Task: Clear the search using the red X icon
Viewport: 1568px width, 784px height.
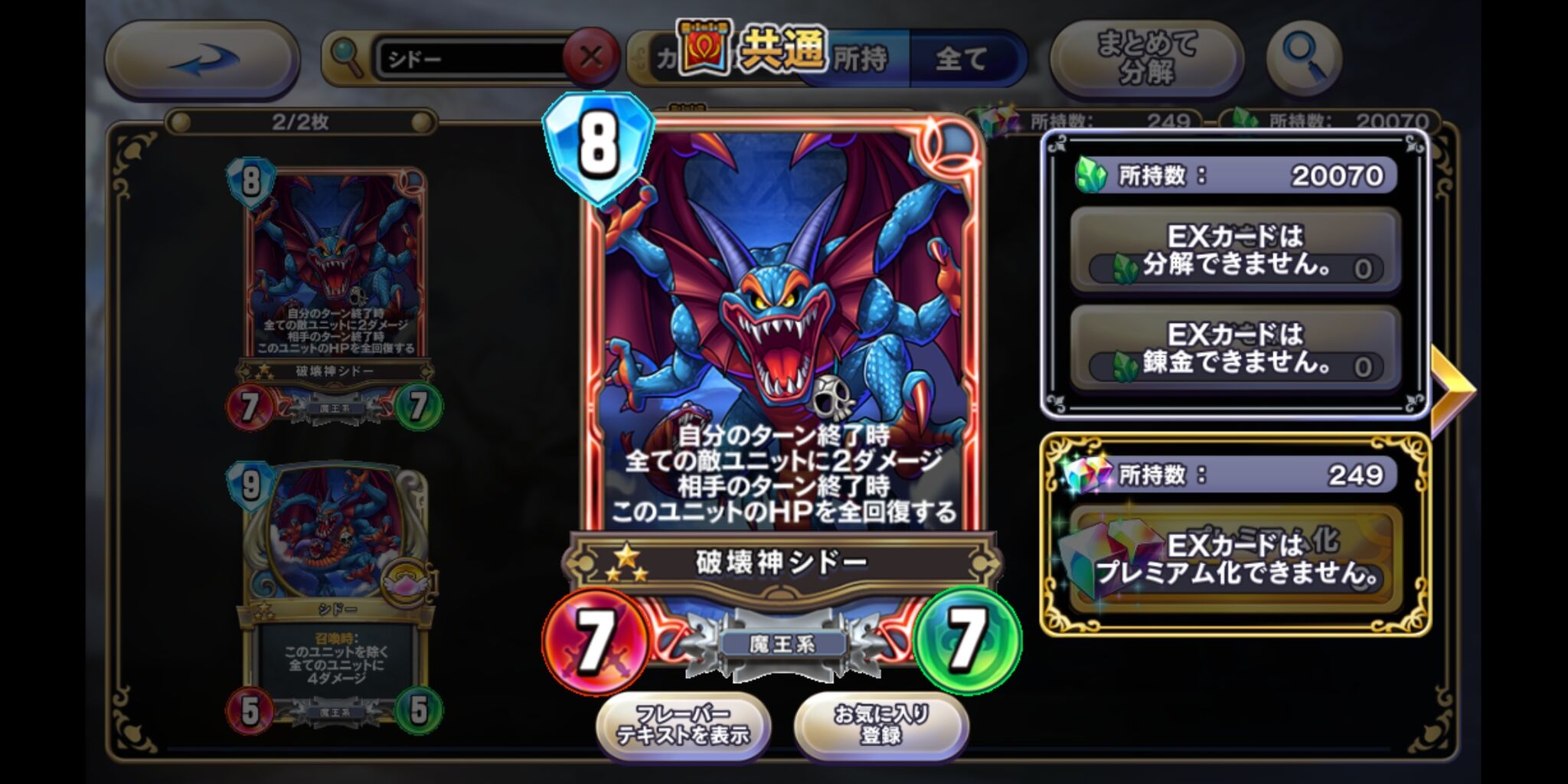Action: click(592, 56)
